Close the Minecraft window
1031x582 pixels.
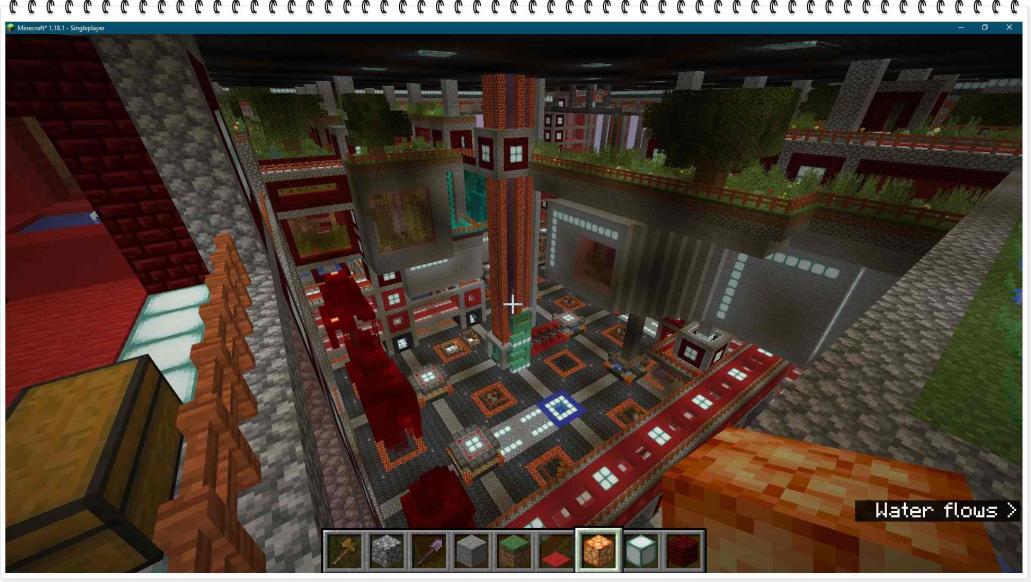click(x=1010, y=27)
